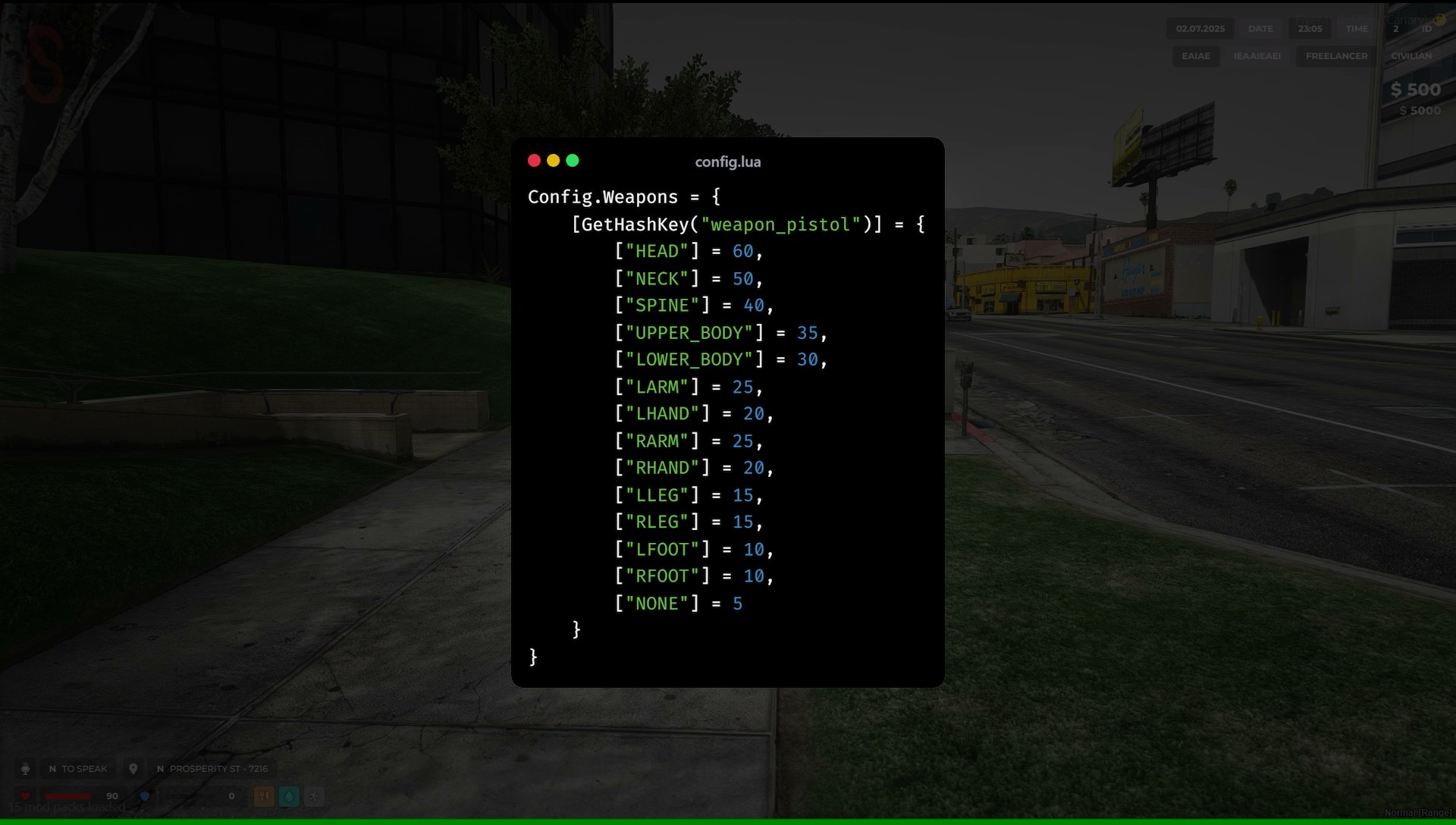This screenshot has width=1456, height=825.
Task: Click the $500 cash amount link
Action: click(x=1415, y=89)
